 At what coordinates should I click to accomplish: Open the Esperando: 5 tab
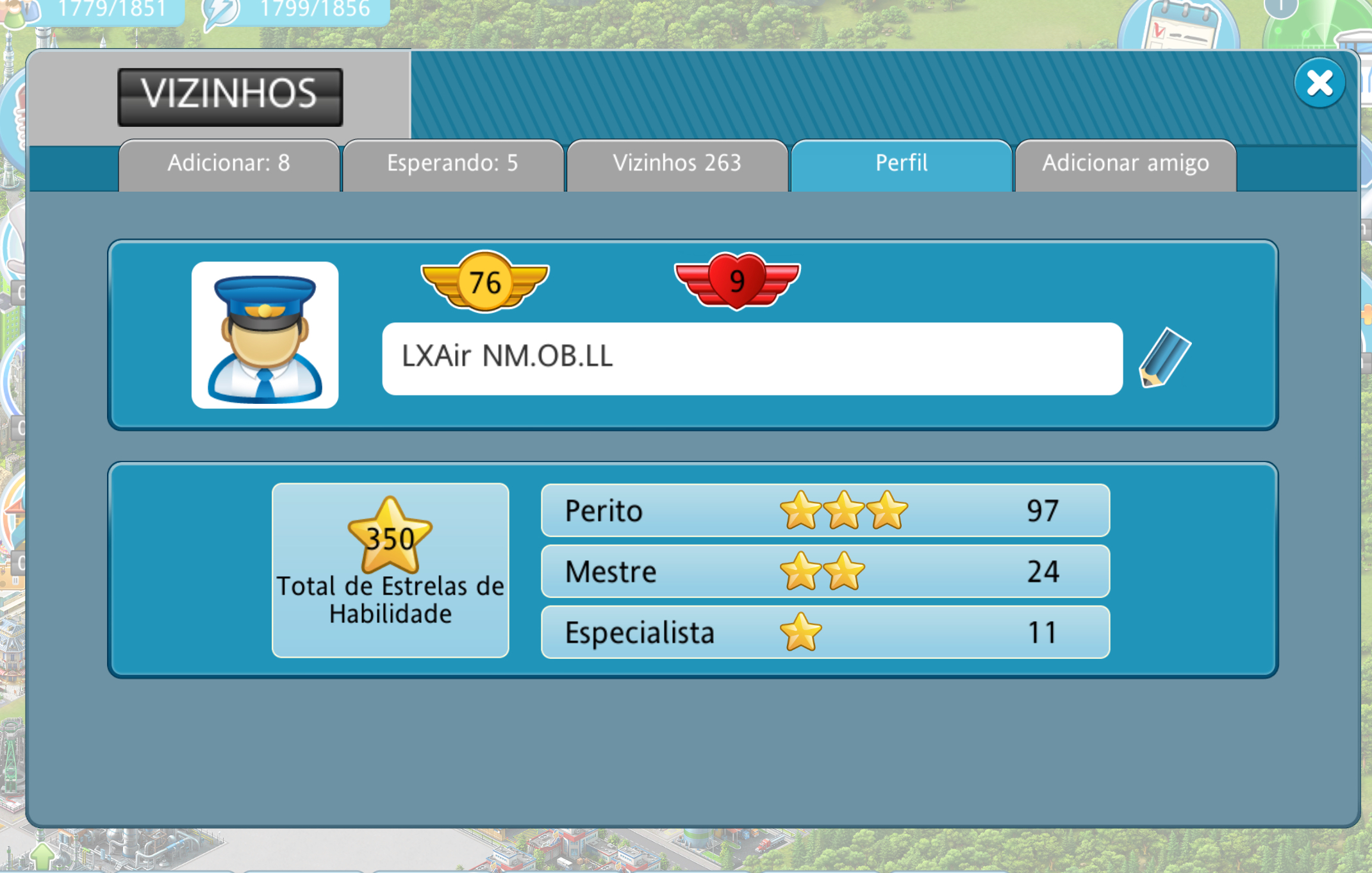pos(452,164)
